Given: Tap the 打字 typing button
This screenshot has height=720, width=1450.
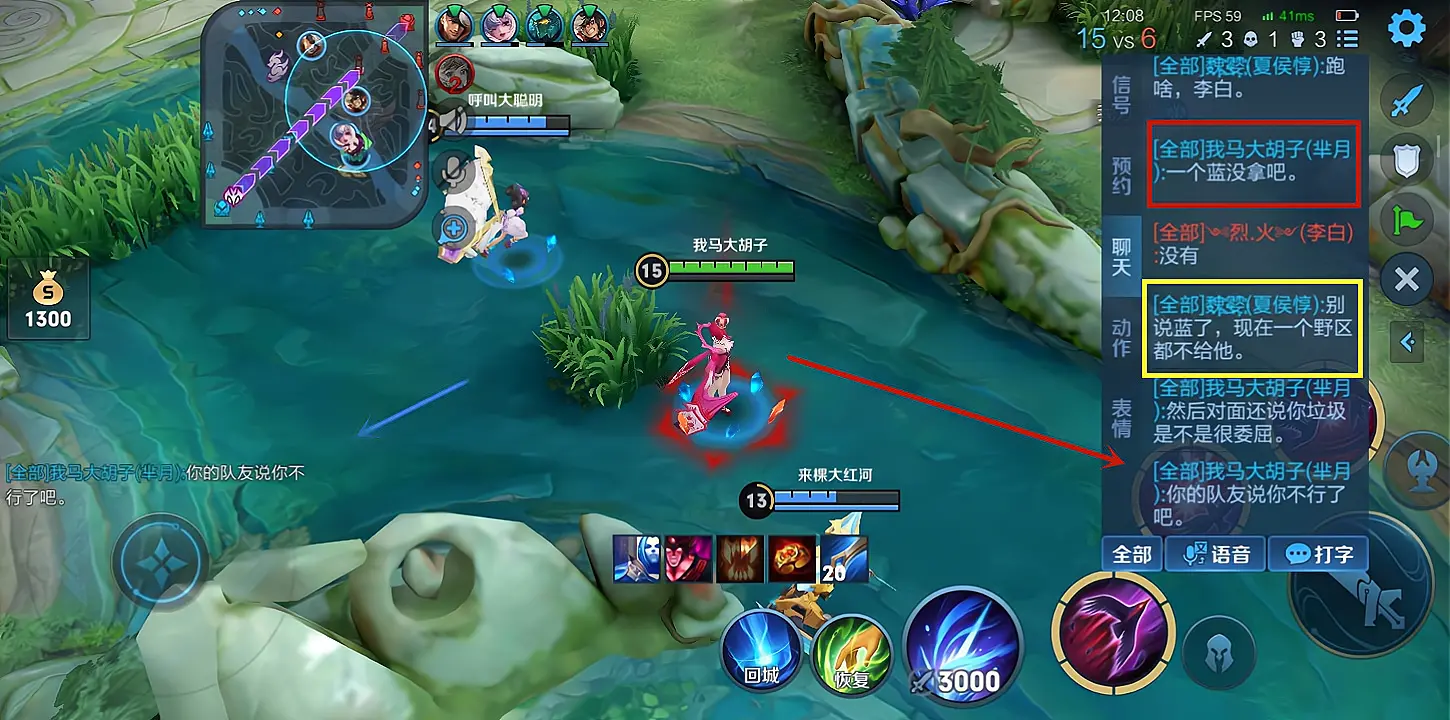Looking at the screenshot, I should [x=1318, y=554].
